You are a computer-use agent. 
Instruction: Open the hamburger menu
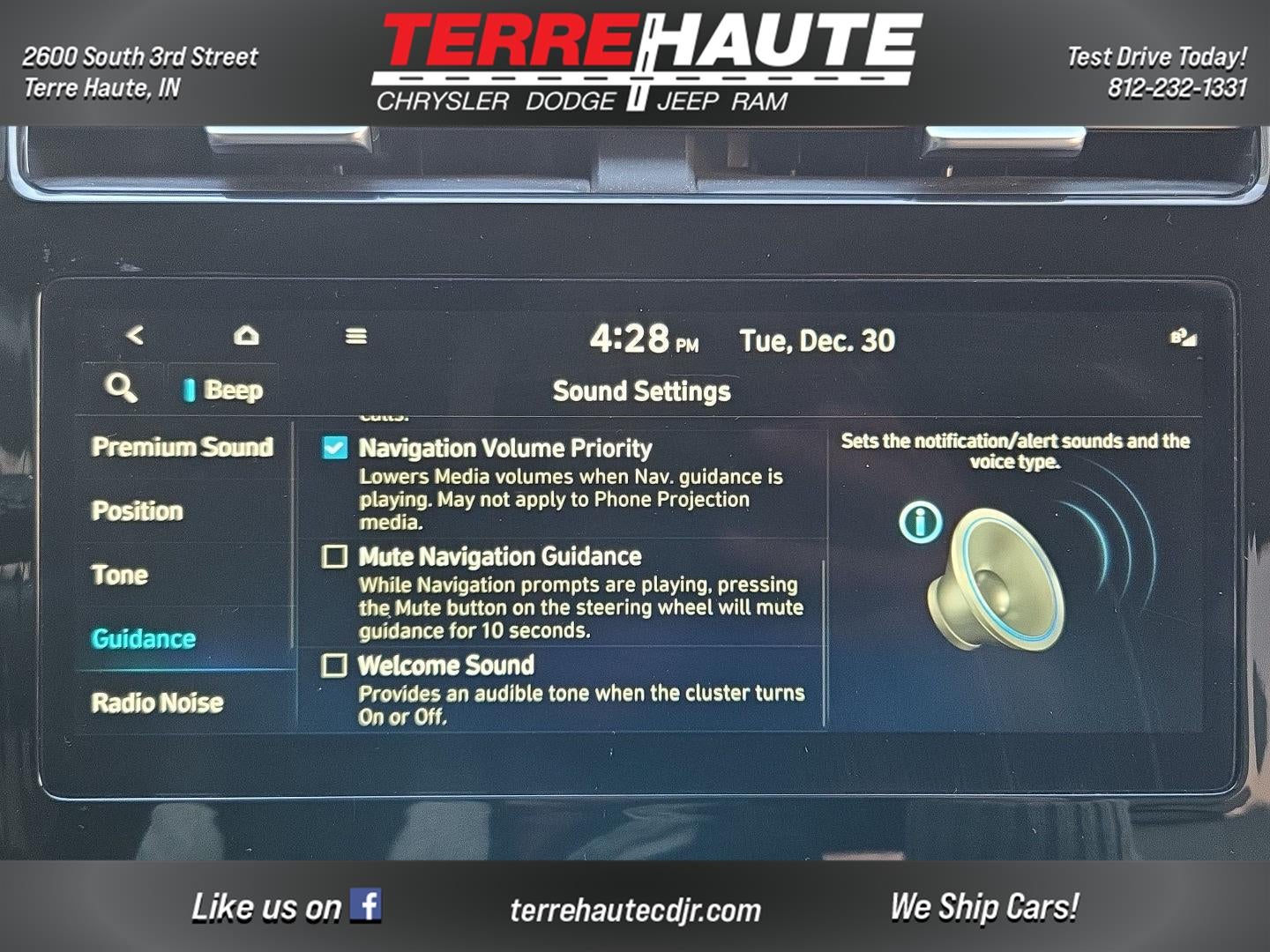point(356,336)
